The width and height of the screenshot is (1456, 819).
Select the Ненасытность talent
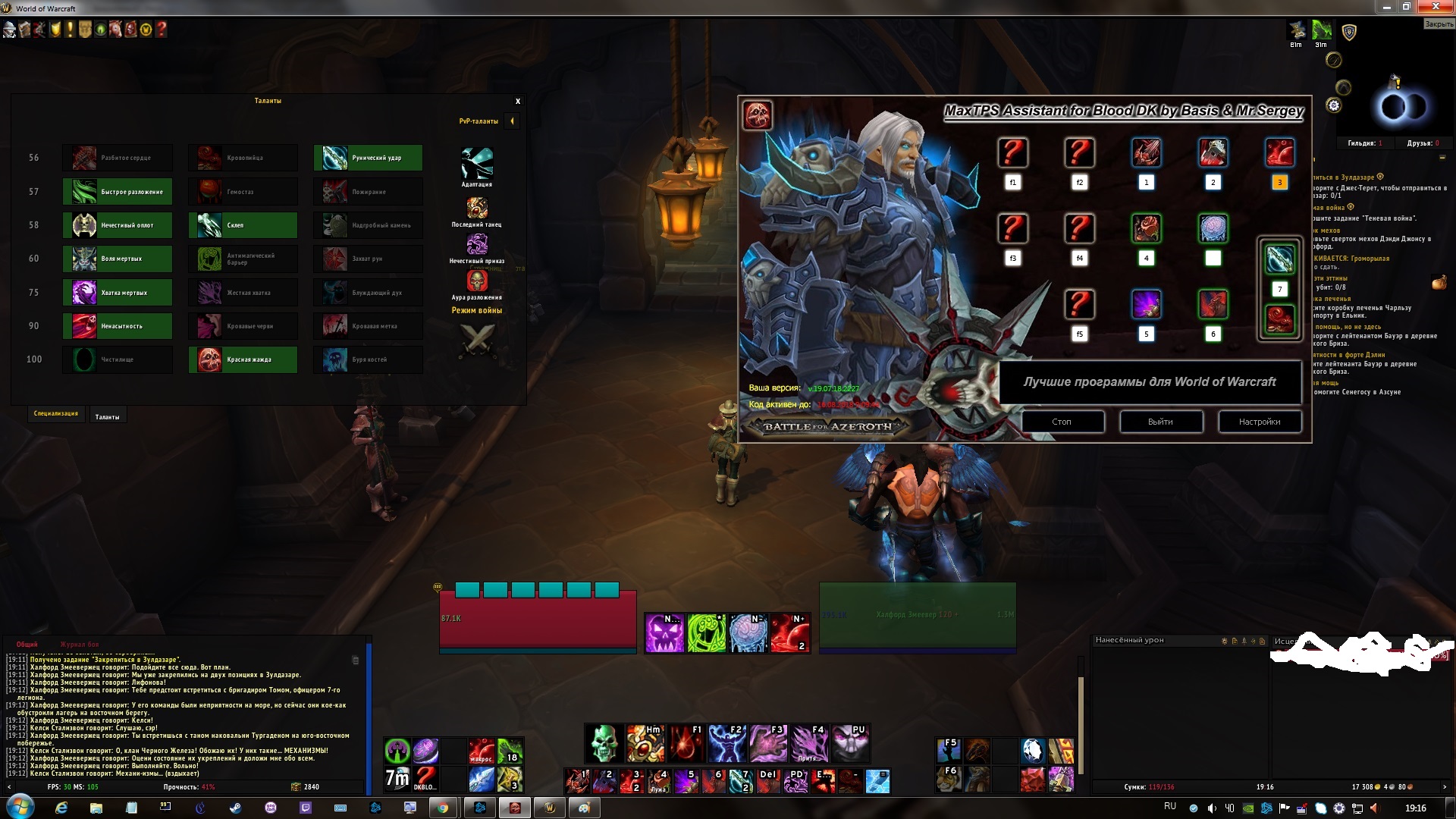[118, 326]
